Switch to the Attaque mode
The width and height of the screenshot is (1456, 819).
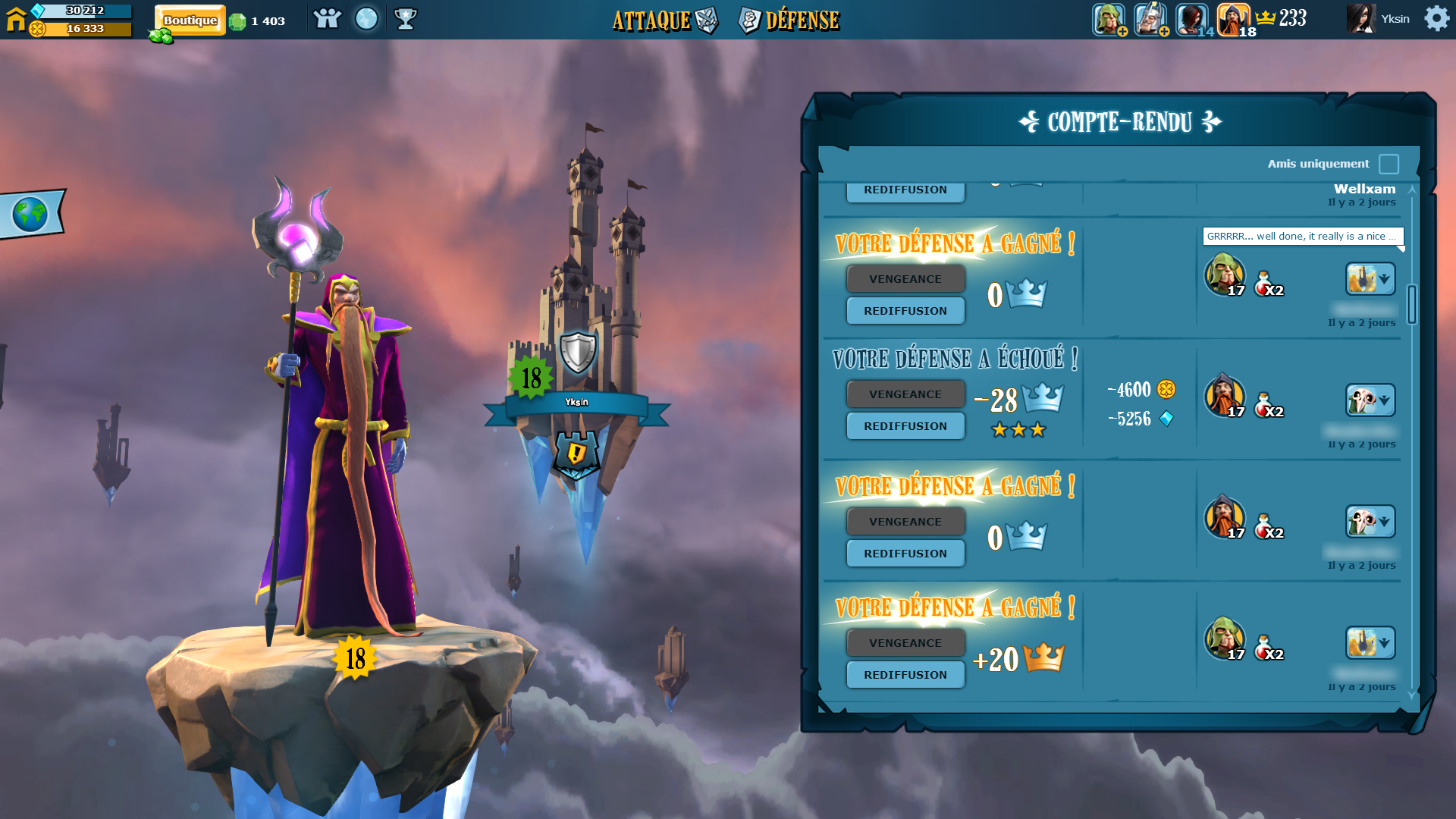pos(663,20)
